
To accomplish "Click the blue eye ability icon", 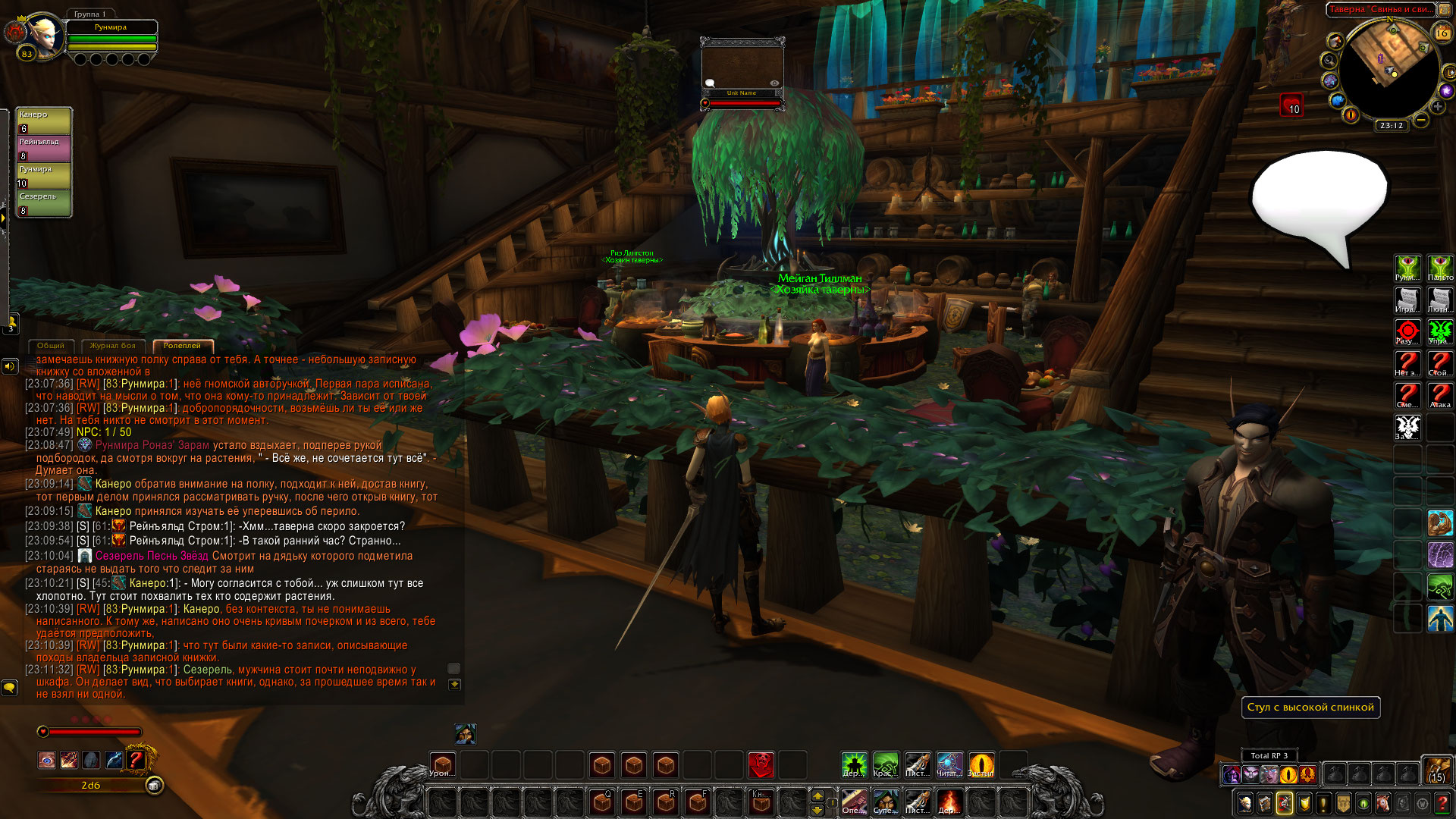I will (47, 760).
